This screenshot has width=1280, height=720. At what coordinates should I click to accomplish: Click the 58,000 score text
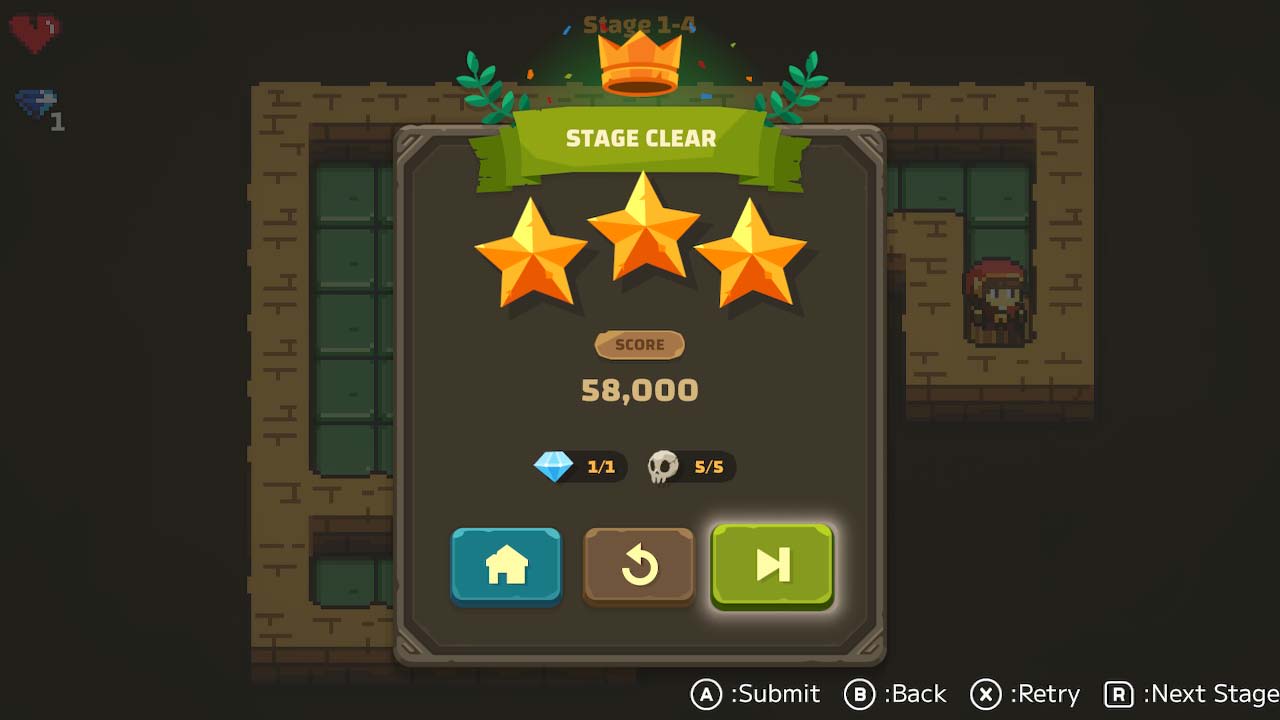point(640,390)
